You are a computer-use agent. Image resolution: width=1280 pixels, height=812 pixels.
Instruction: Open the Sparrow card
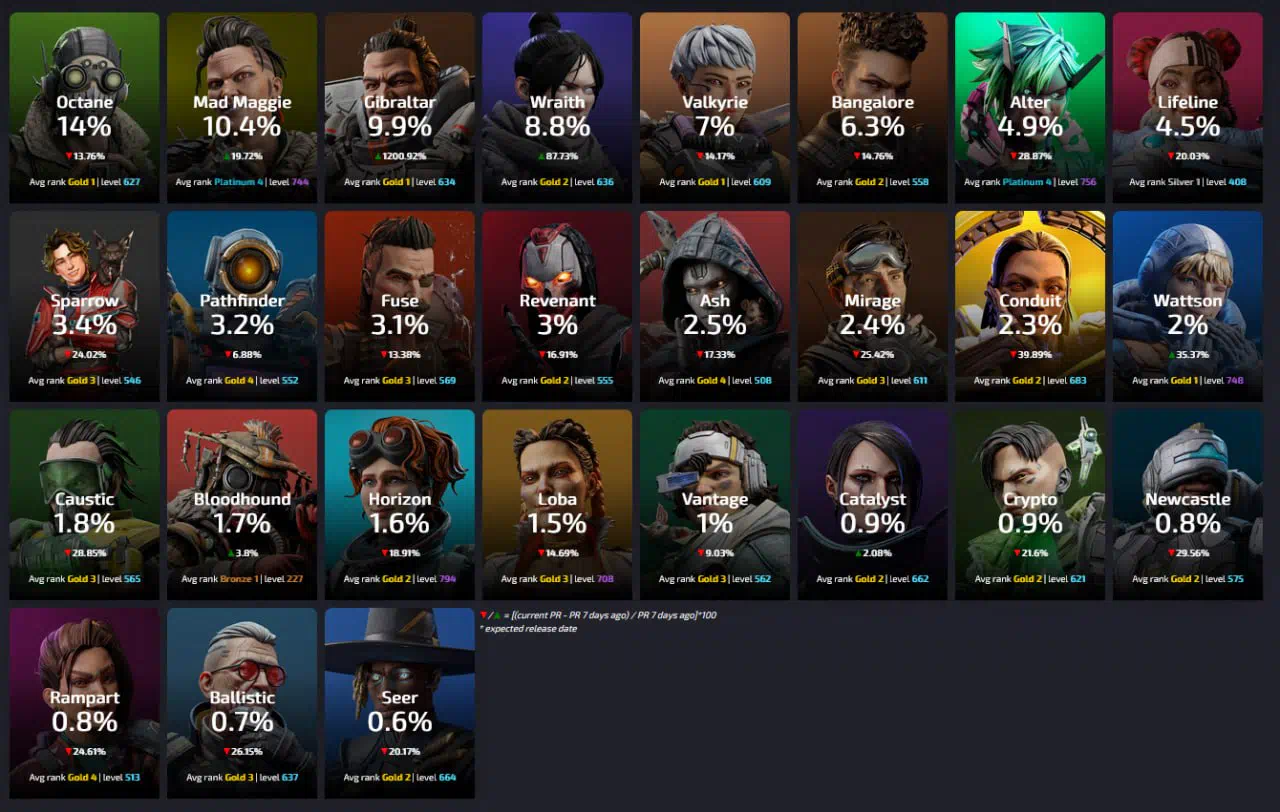click(x=84, y=305)
